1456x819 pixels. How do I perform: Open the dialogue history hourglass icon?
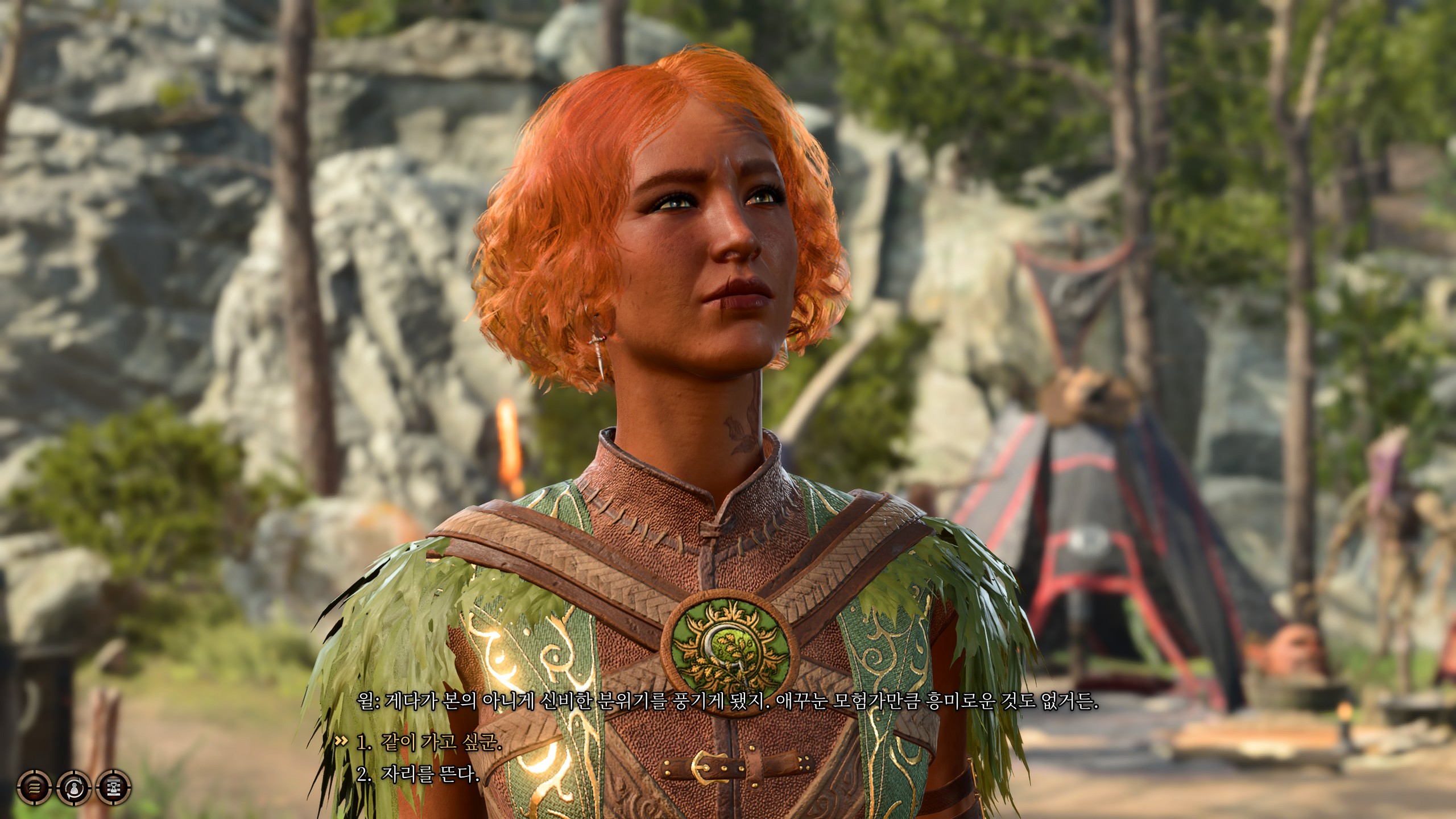click(114, 788)
